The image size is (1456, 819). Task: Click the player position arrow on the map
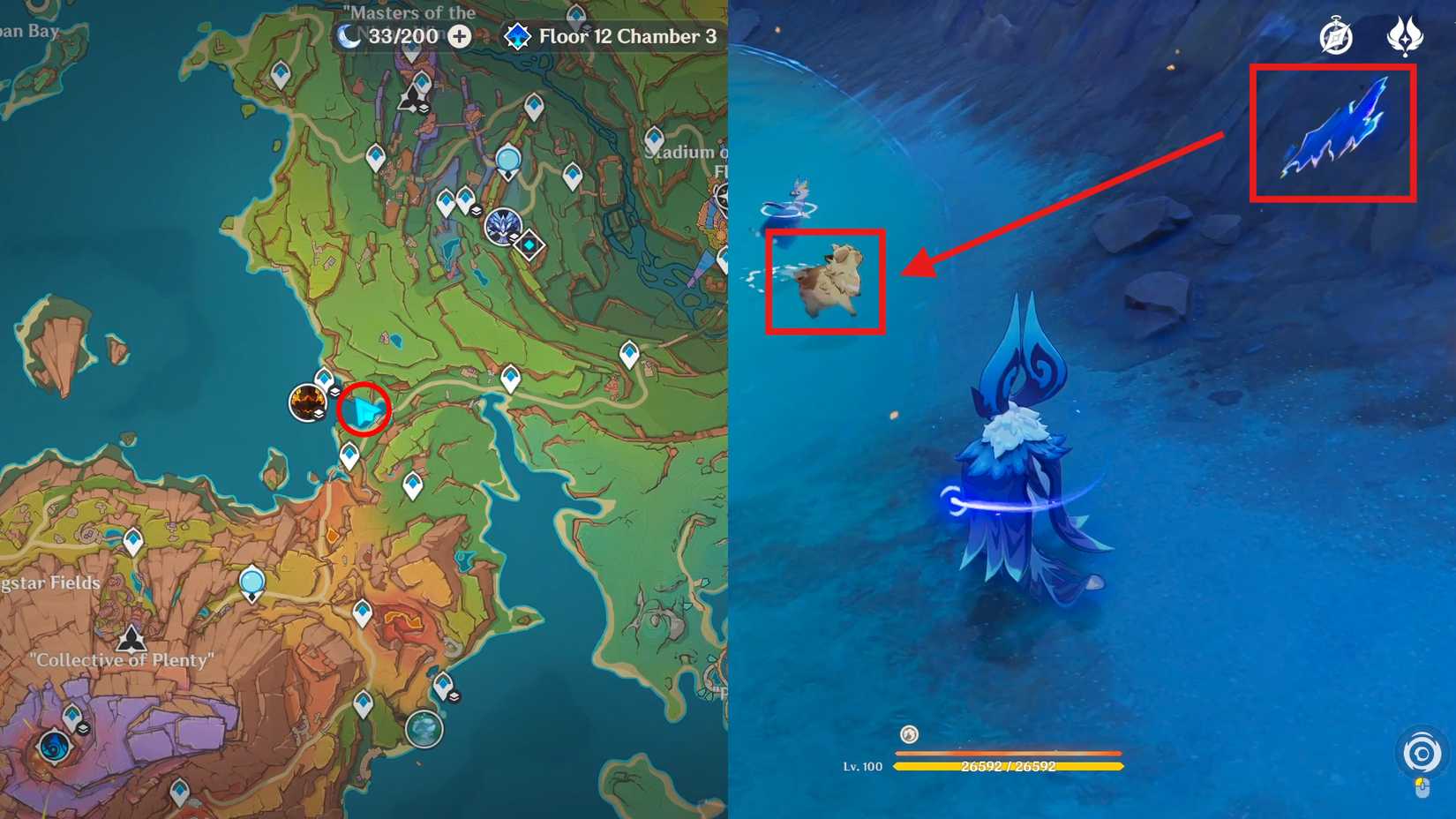tap(366, 410)
